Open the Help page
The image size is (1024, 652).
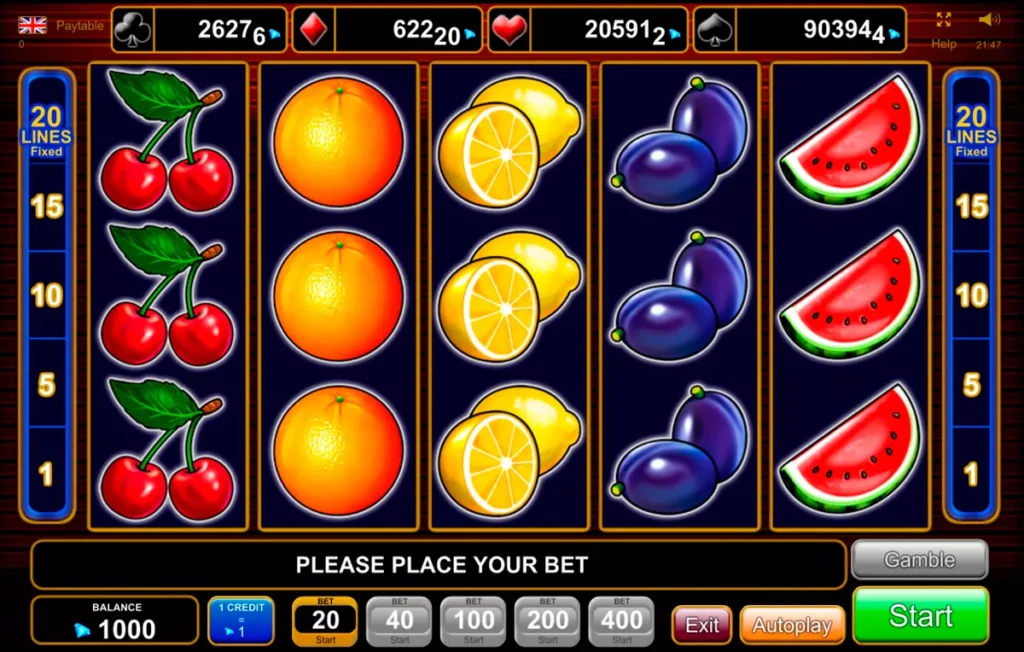944,44
